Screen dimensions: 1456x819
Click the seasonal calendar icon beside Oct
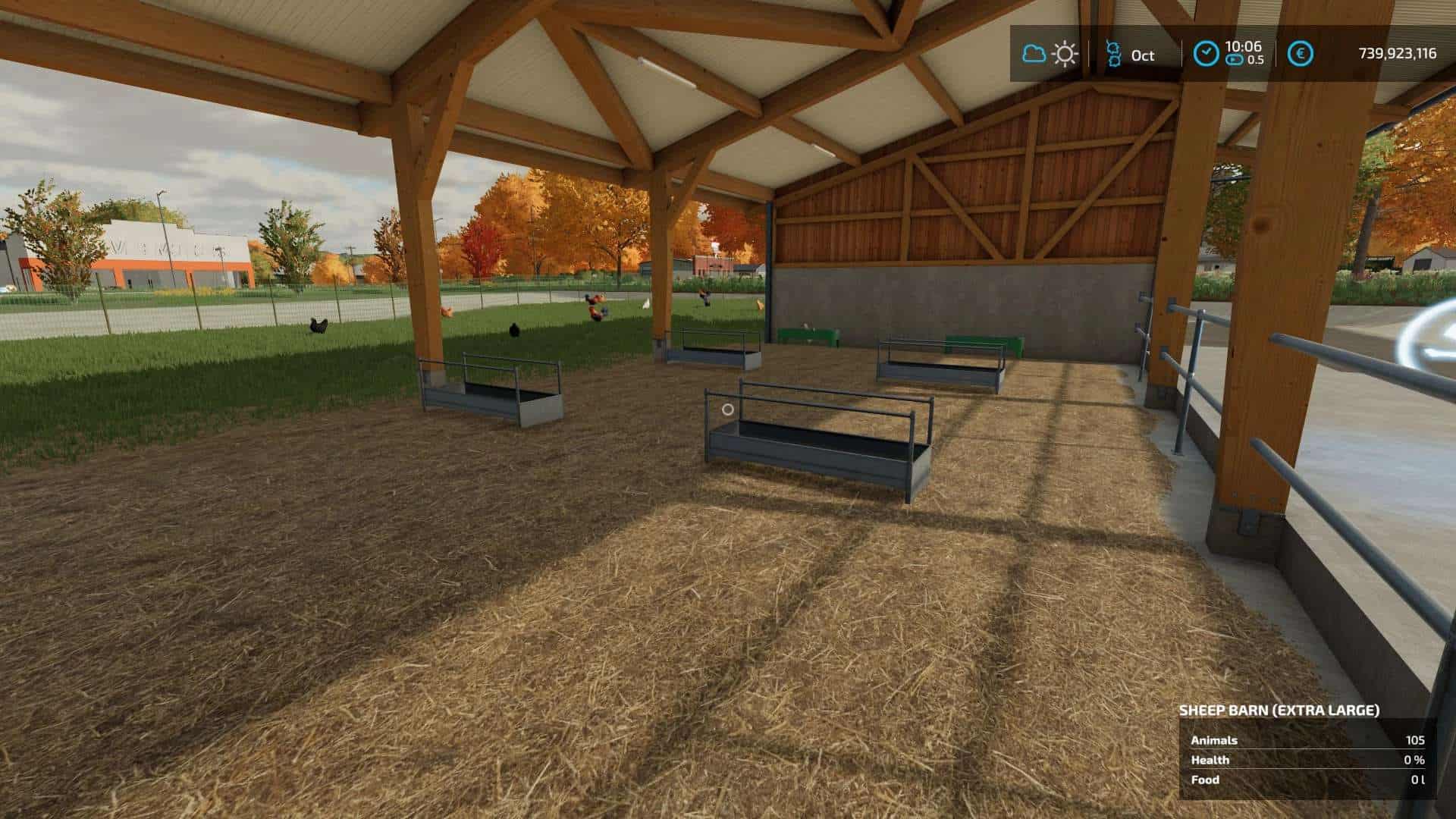point(1114,53)
